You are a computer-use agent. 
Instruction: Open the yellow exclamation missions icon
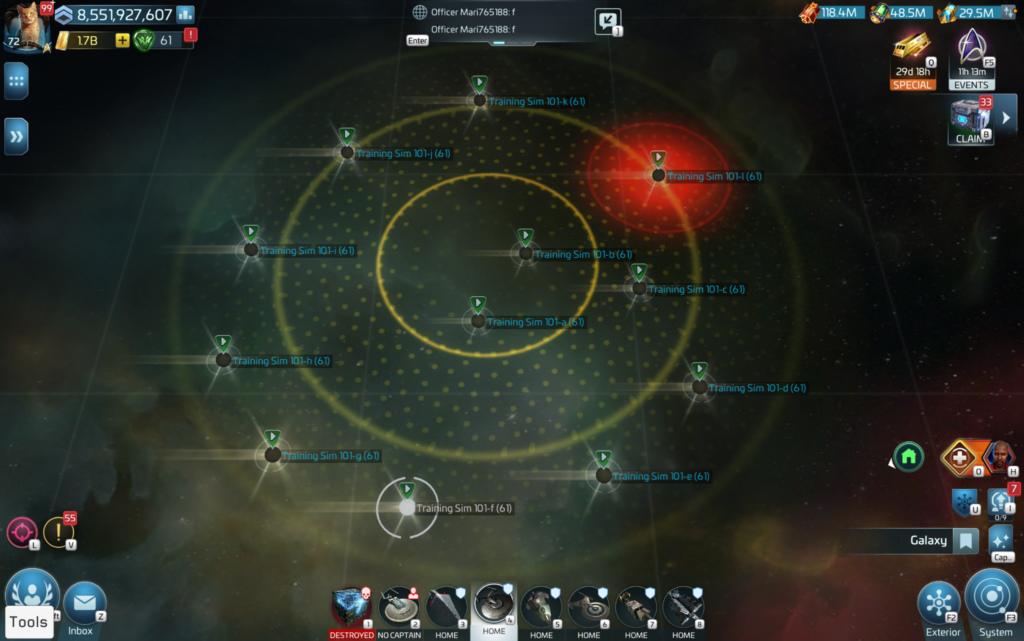point(58,532)
